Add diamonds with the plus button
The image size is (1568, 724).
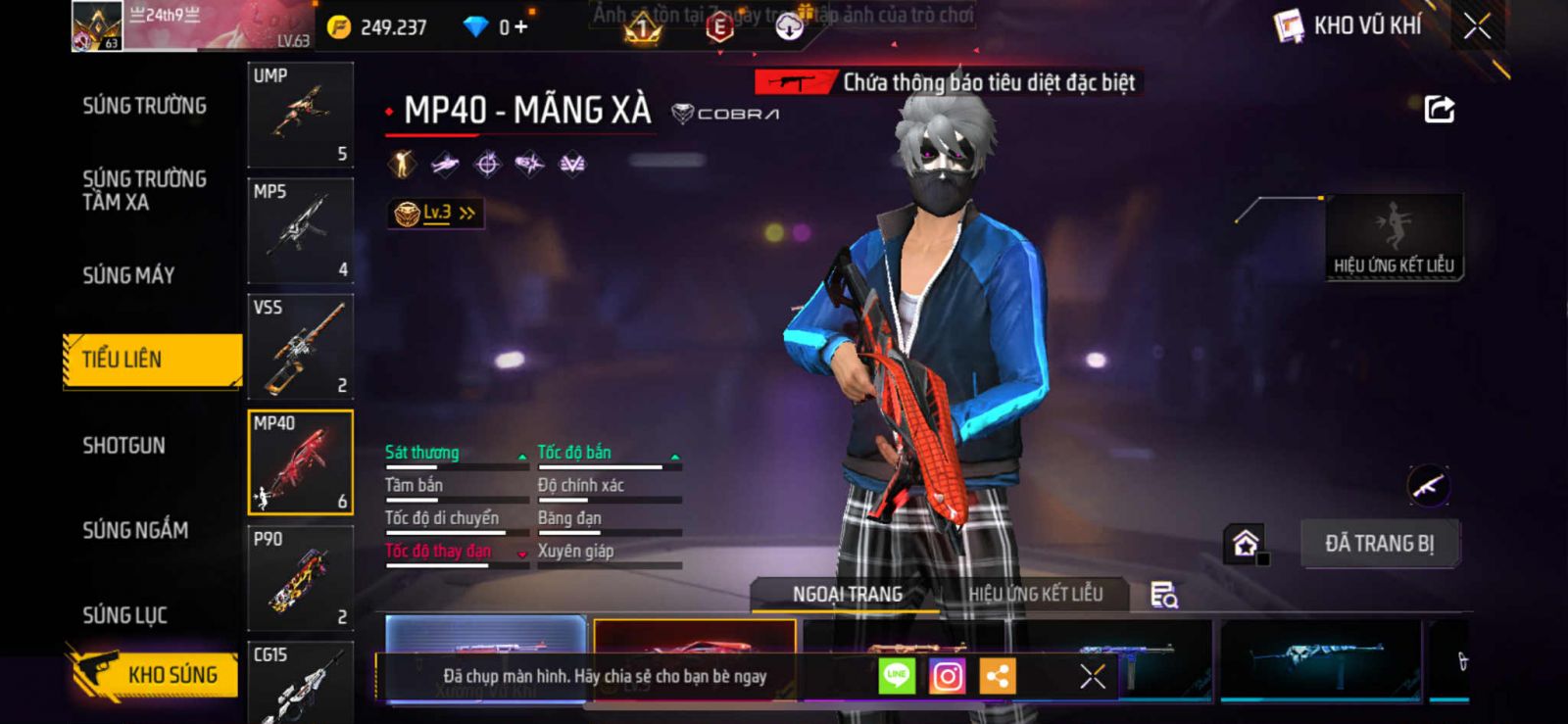520,26
